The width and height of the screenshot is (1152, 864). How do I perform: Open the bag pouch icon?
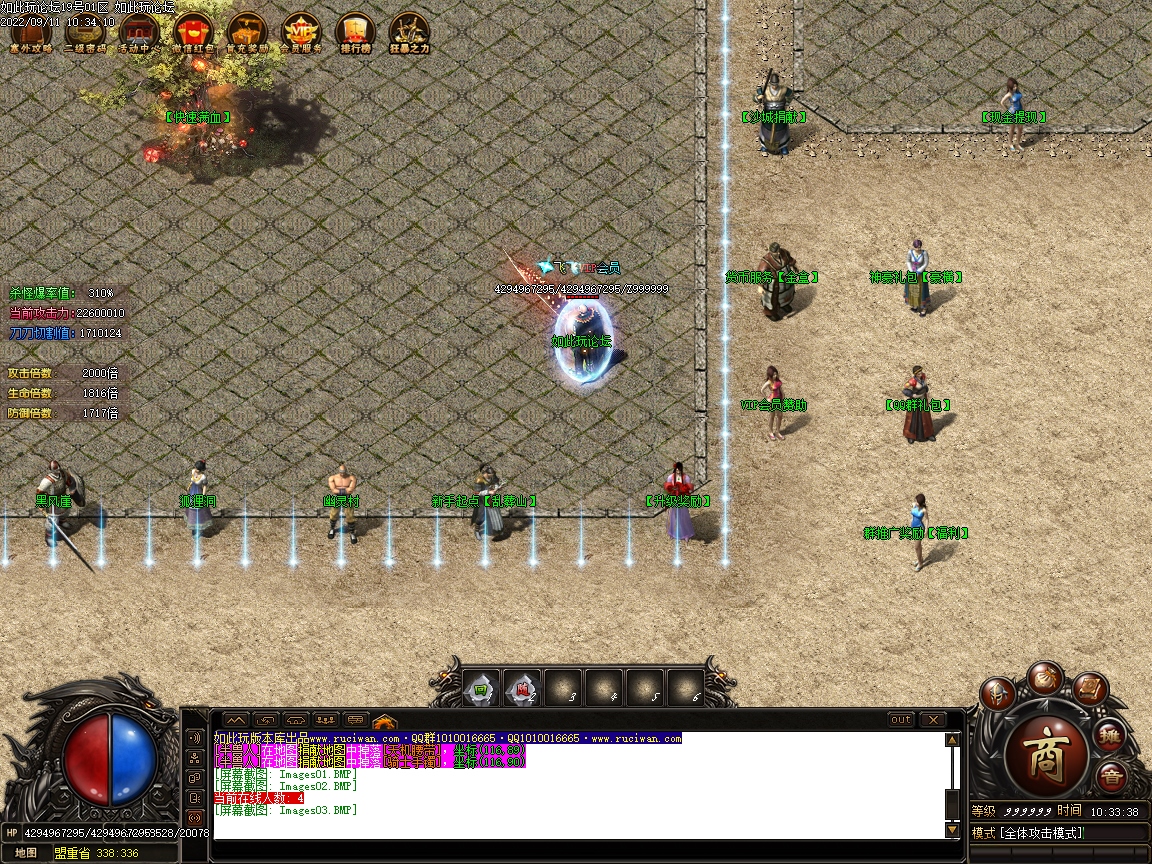[x=1045, y=677]
